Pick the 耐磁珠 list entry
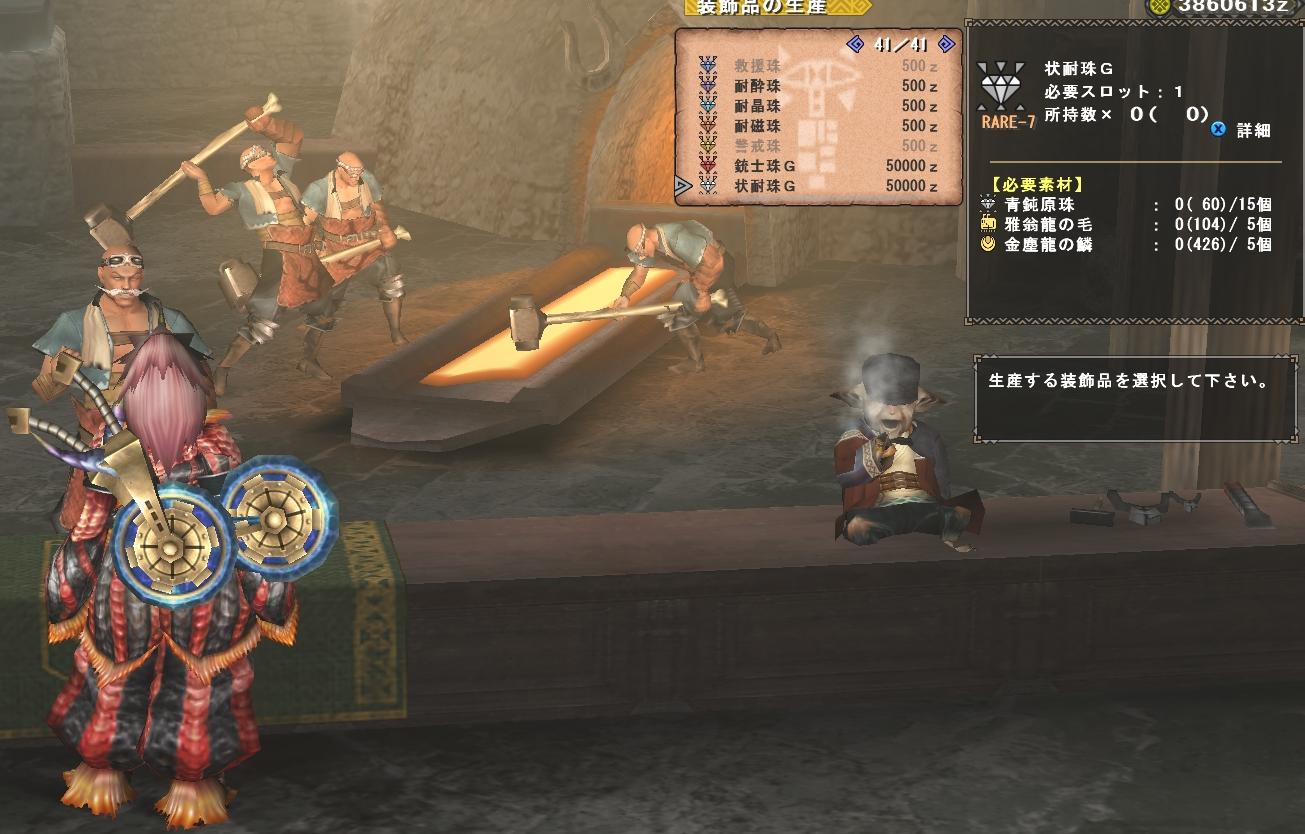 tap(820, 126)
